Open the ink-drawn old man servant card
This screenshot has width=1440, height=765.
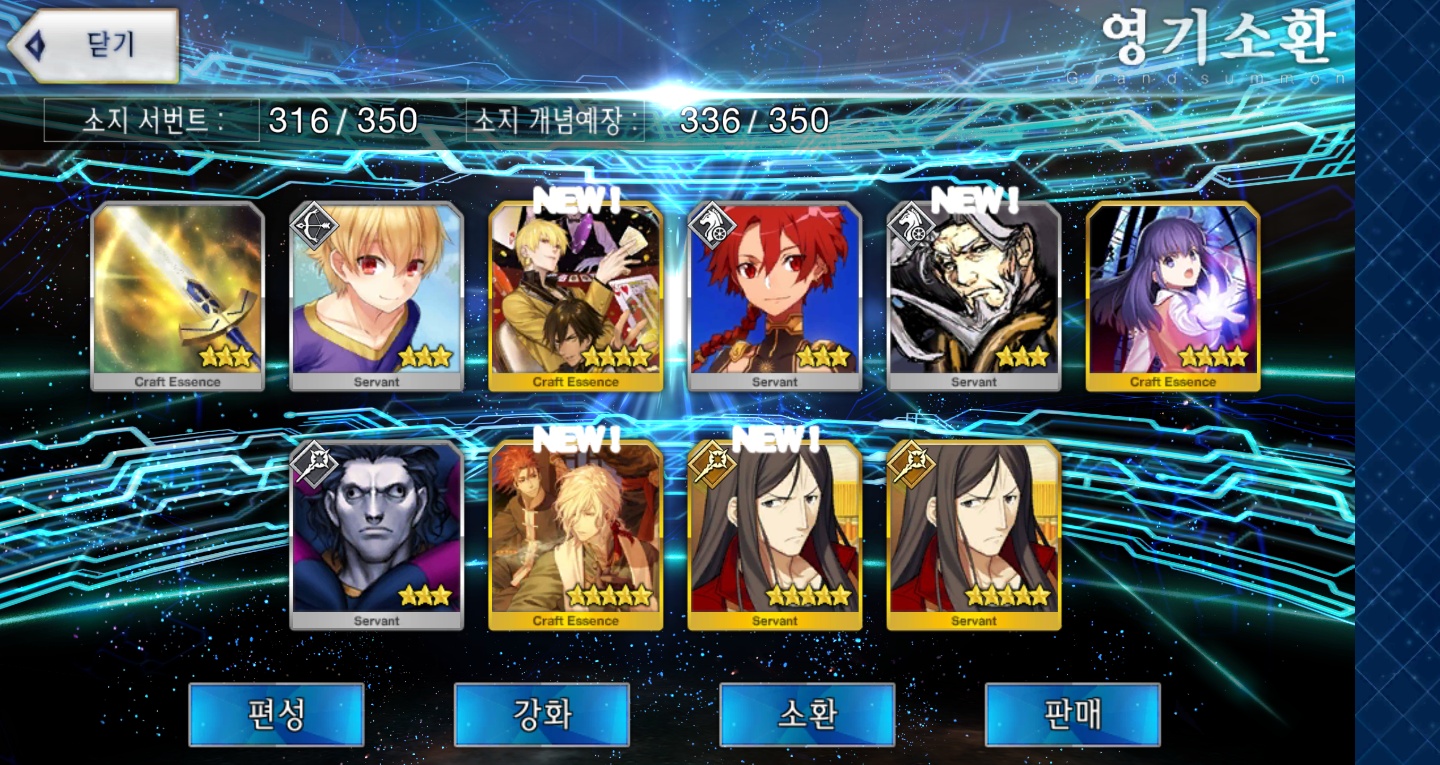click(x=974, y=295)
